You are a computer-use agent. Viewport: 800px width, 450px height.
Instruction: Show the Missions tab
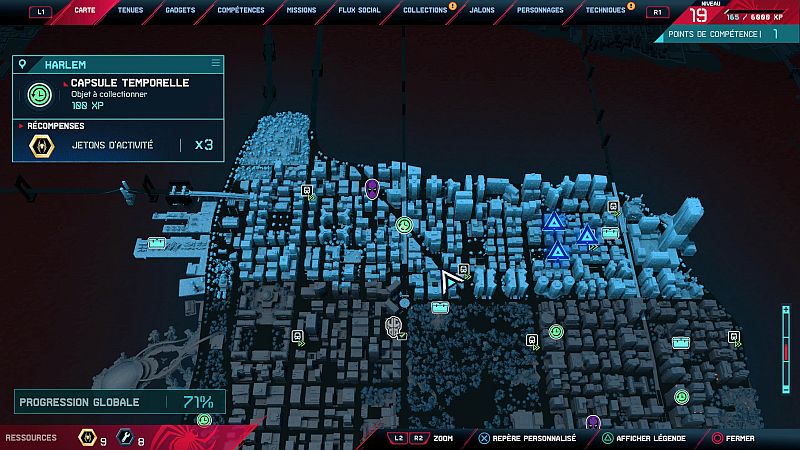(x=300, y=11)
